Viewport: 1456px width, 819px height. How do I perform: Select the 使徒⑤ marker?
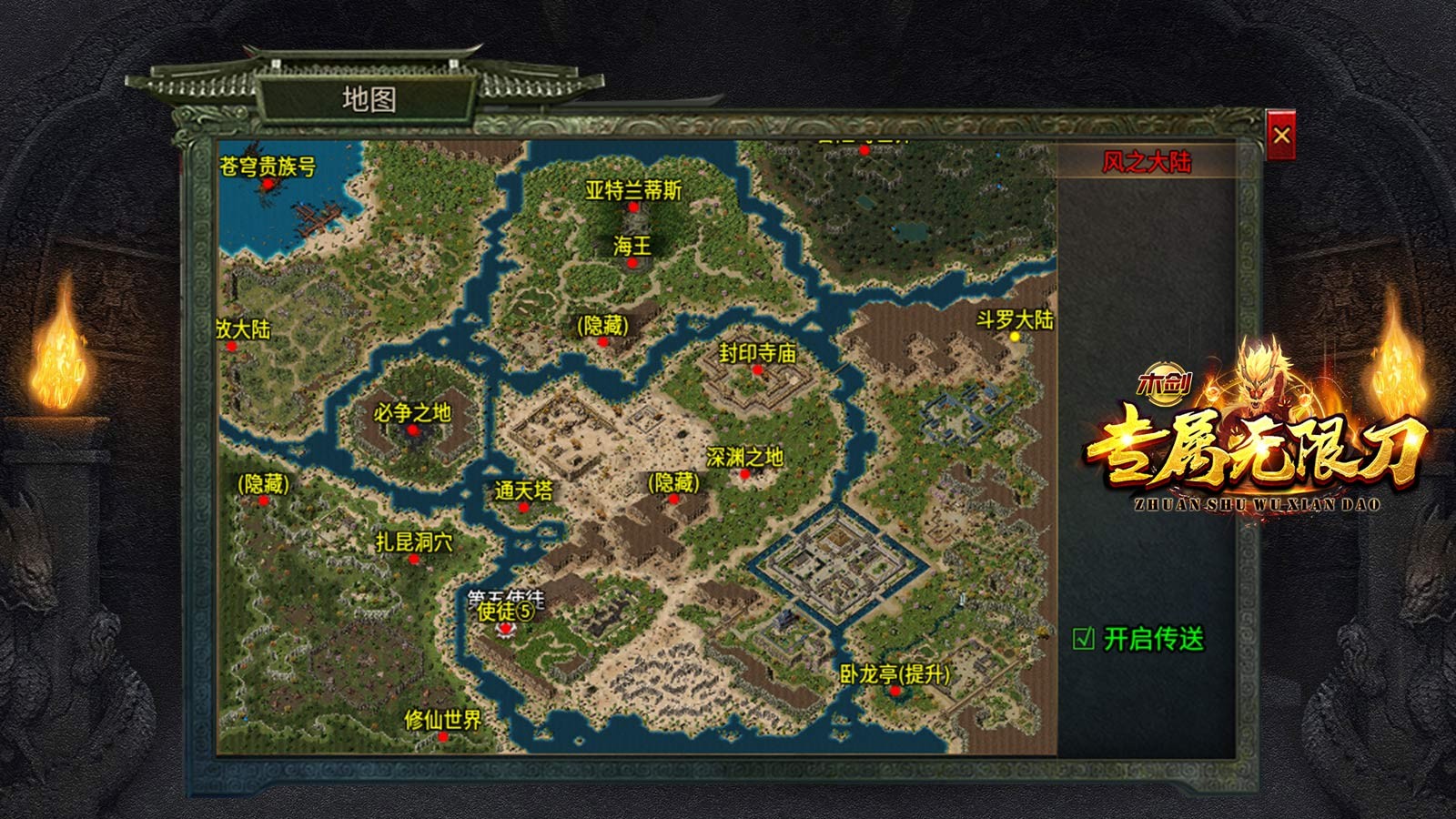tap(505, 627)
